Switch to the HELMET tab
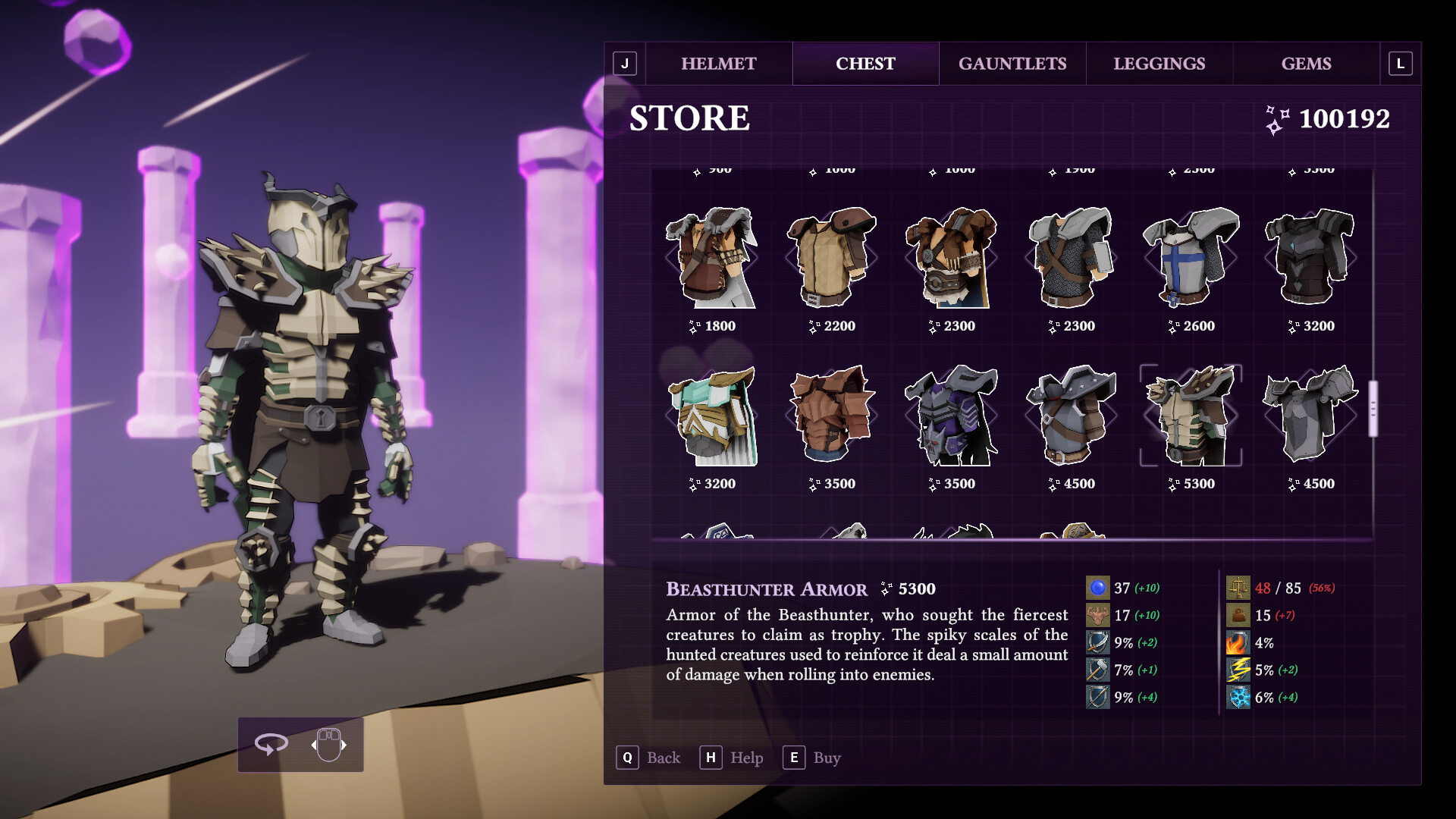This screenshot has height=819, width=1456. pos(717,64)
